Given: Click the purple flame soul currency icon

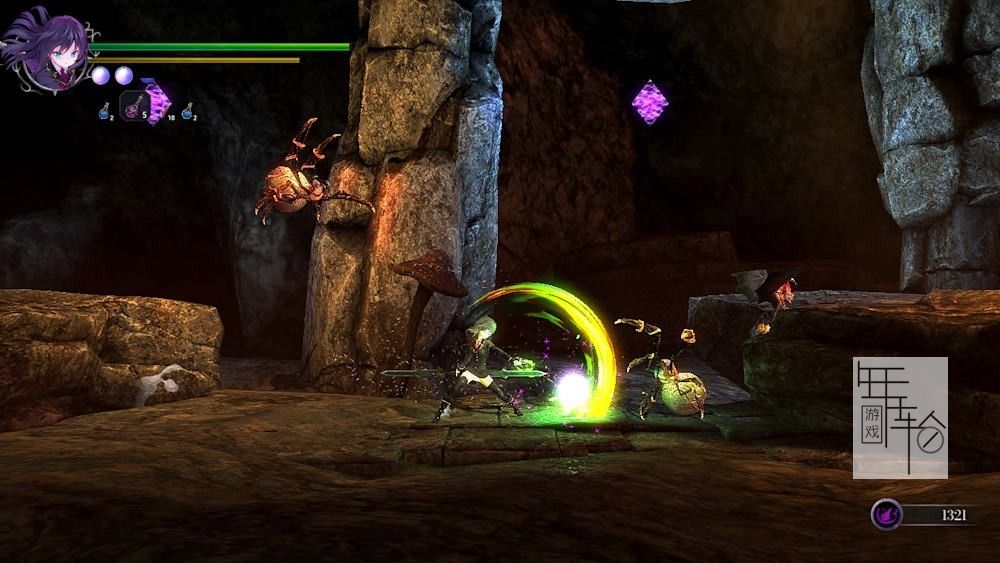Looking at the screenshot, I should [886, 514].
